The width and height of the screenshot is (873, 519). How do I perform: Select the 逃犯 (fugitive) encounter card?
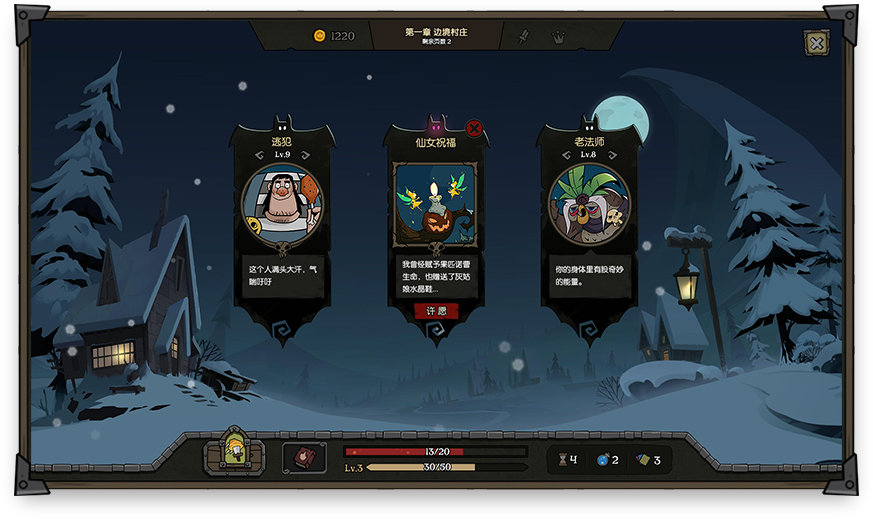pos(282,205)
